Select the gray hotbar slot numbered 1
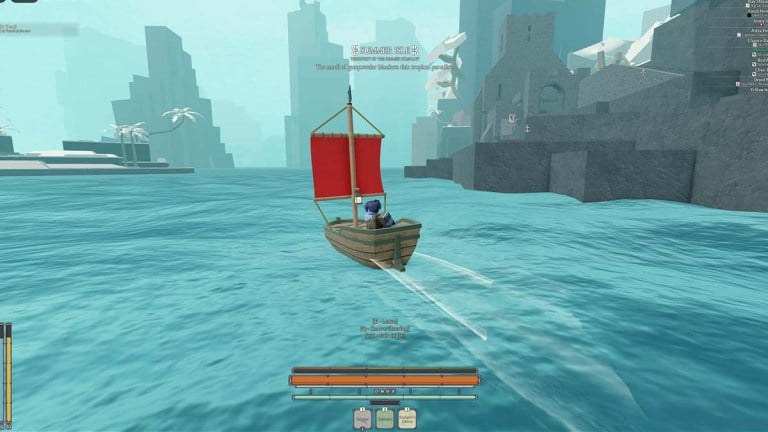This screenshot has height=432, width=768. coord(363,419)
